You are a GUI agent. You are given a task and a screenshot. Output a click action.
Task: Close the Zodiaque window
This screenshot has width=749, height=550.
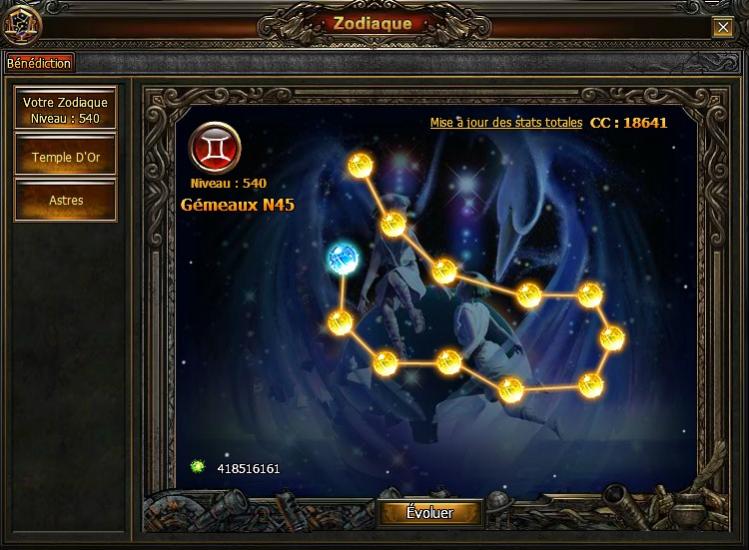click(722, 28)
